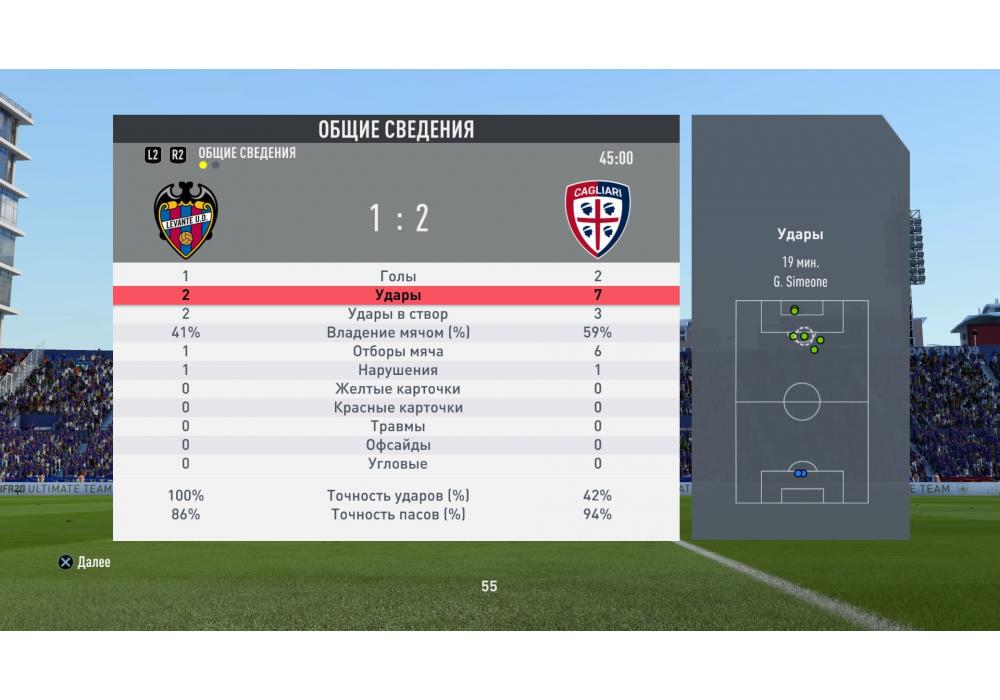Select the Голы stat row

[x=398, y=276]
